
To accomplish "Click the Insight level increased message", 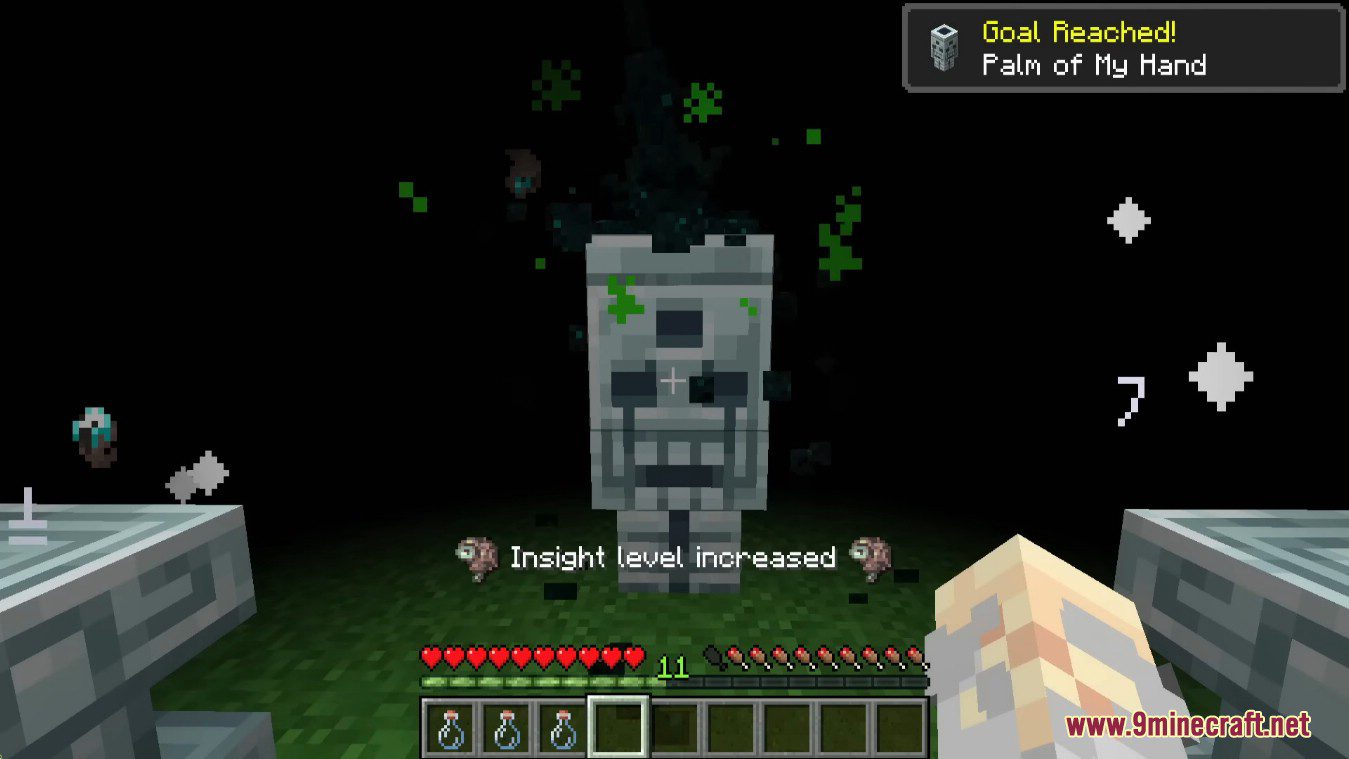I will pos(672,558).
